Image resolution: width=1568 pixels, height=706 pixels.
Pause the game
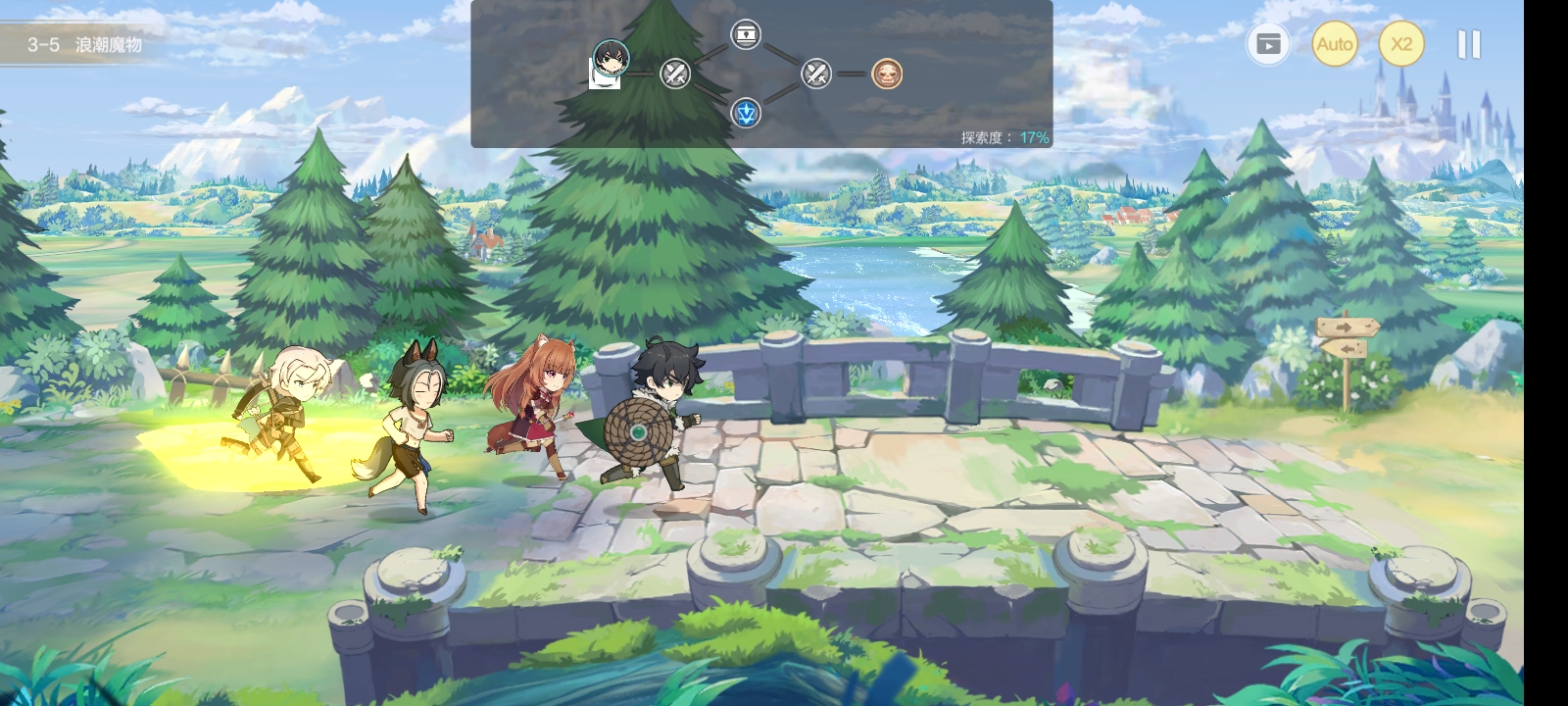[x=1468, y=44]
